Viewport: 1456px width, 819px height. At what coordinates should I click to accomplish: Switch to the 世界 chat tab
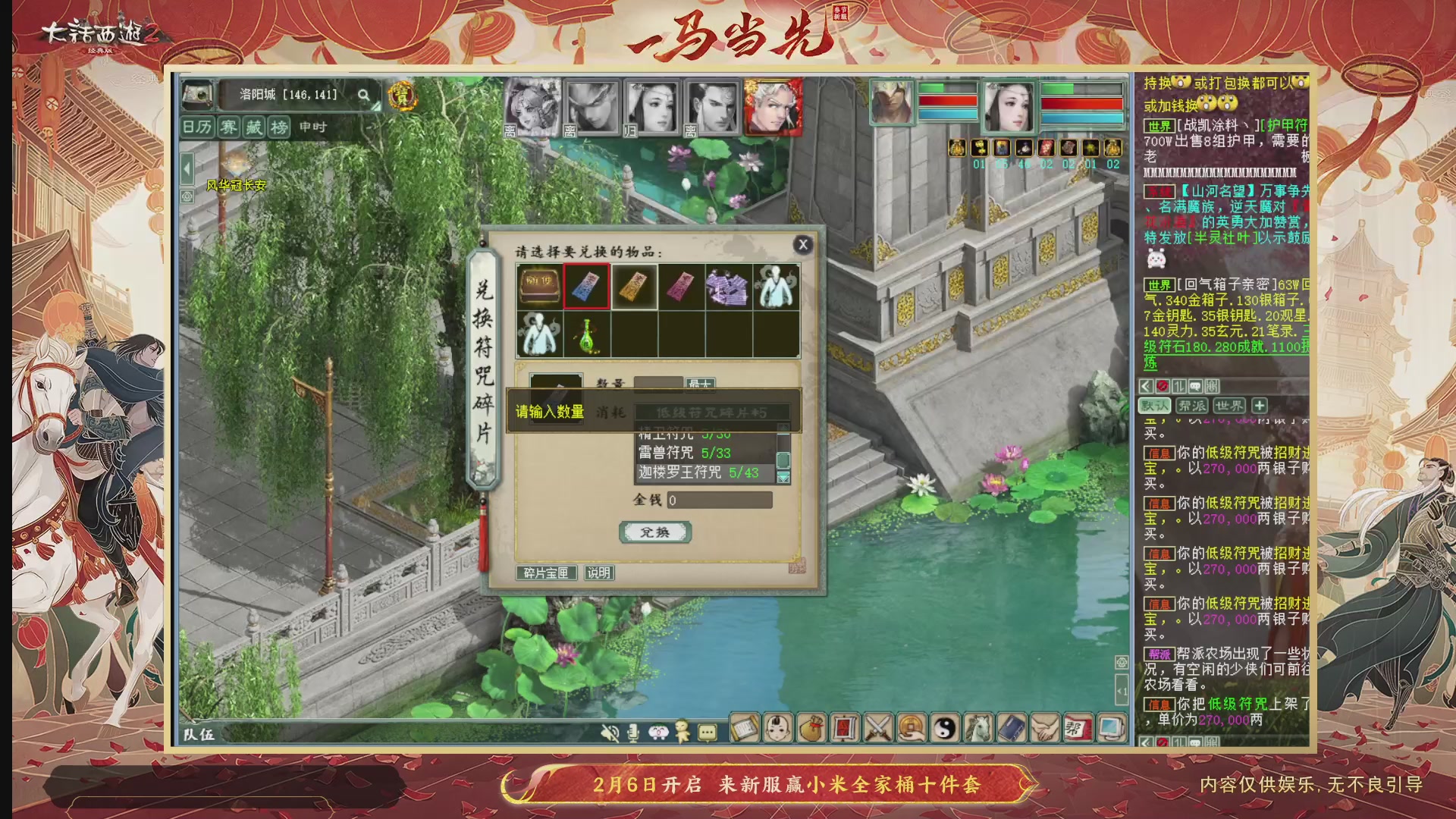(1229, 406)
